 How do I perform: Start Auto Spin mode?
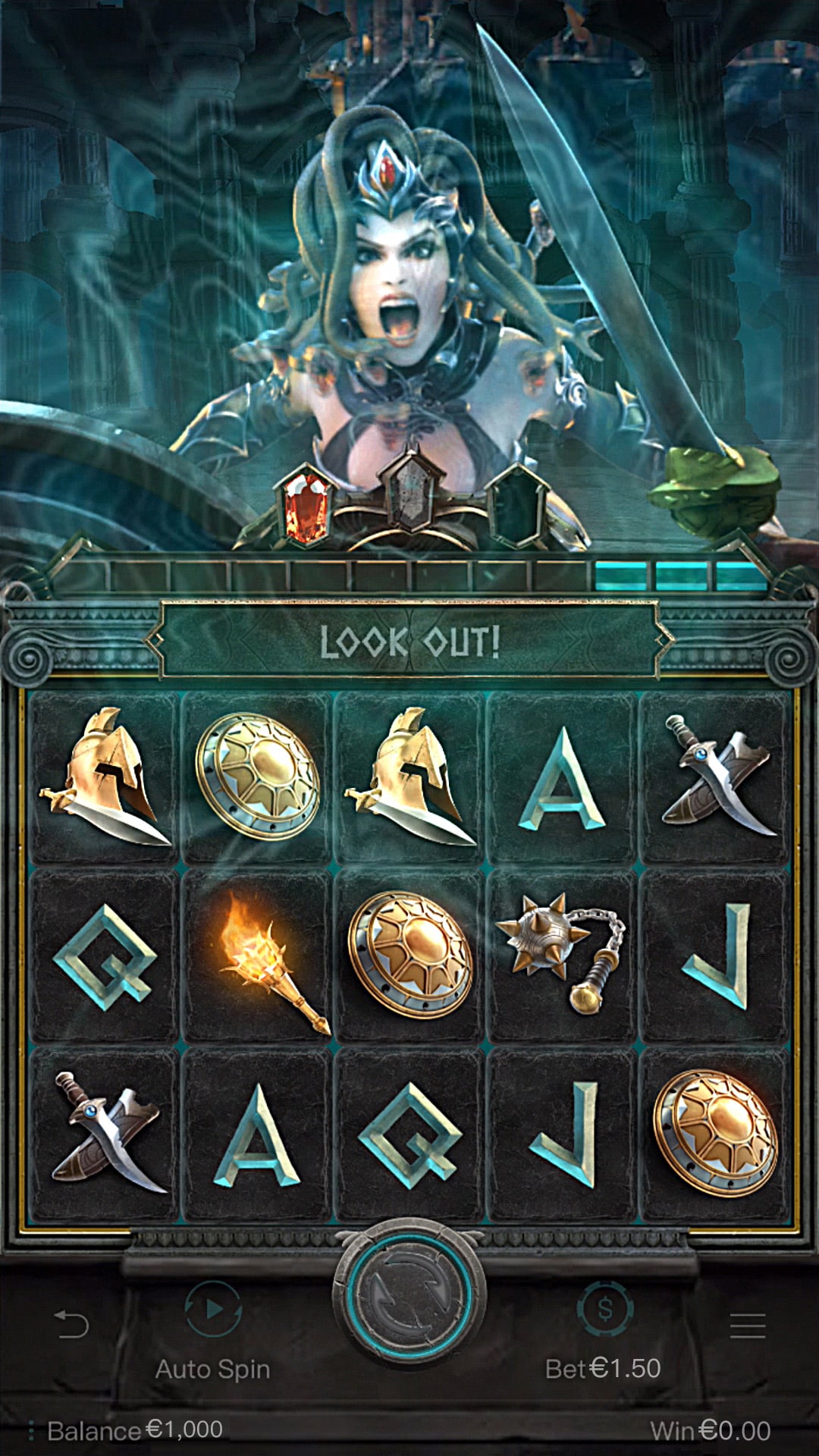[213, 1310]
